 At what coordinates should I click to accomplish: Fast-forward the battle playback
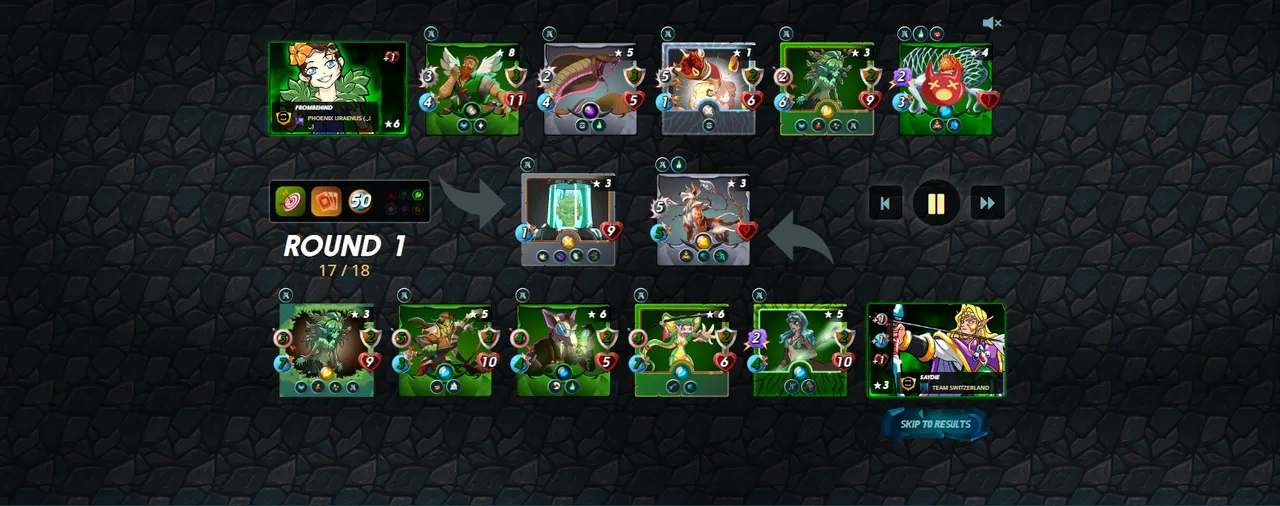[987, 204]
